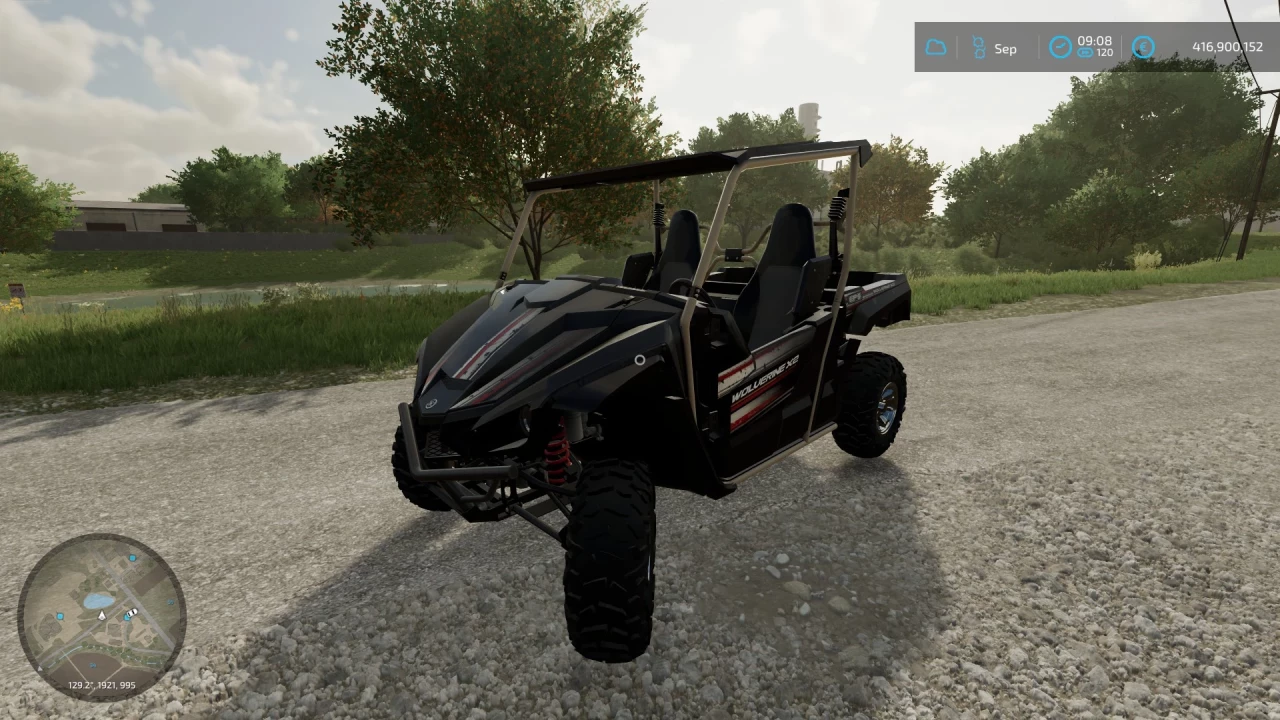Click the coordinates text below the minimap
Image resolution: width=1280 pixels, height=720 pixels.
[x=101, y=685]
